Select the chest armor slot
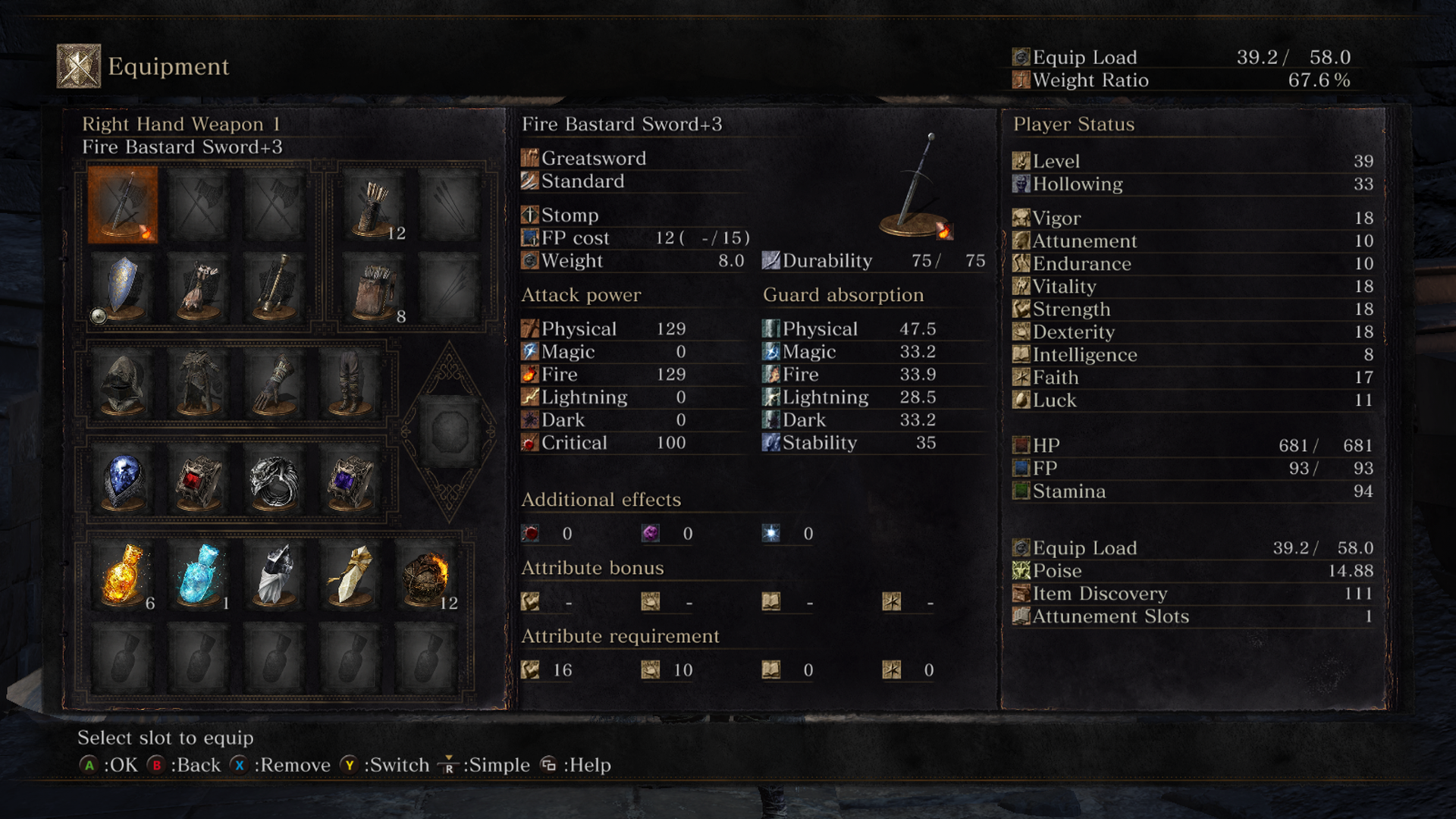 [199, 383]
